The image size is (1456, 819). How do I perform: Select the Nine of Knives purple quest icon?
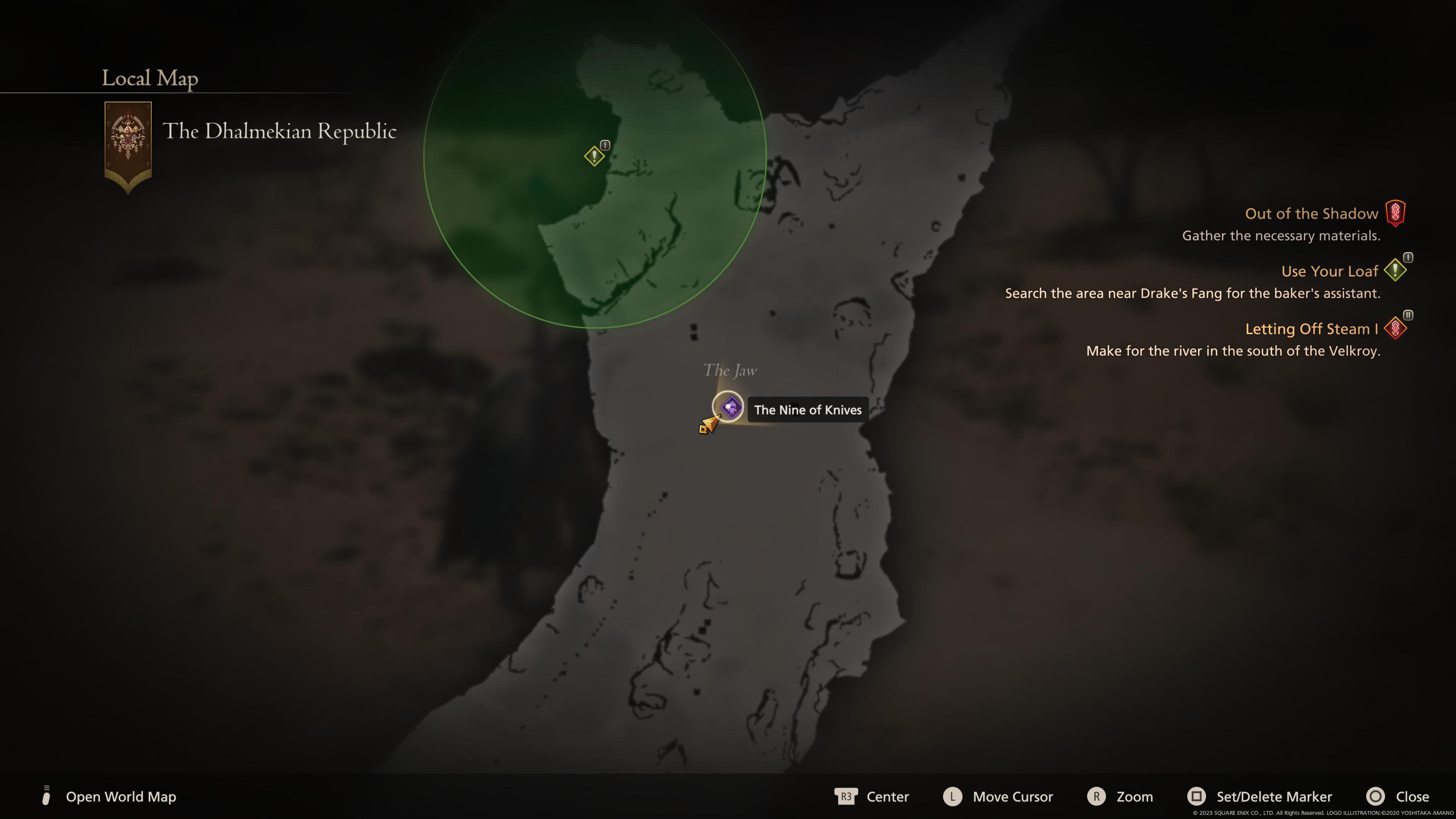[x=732, y=408]
